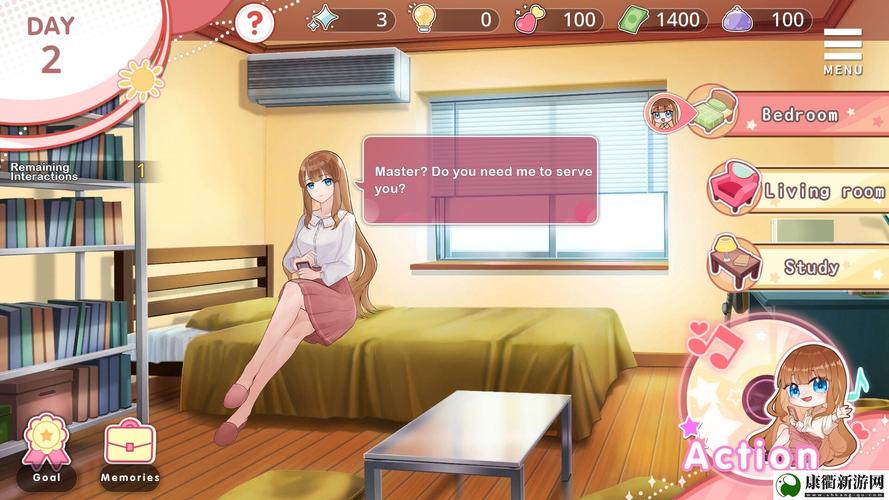Open the hamburger MENU button
The image size is (889, 500).
pos(842,50)
